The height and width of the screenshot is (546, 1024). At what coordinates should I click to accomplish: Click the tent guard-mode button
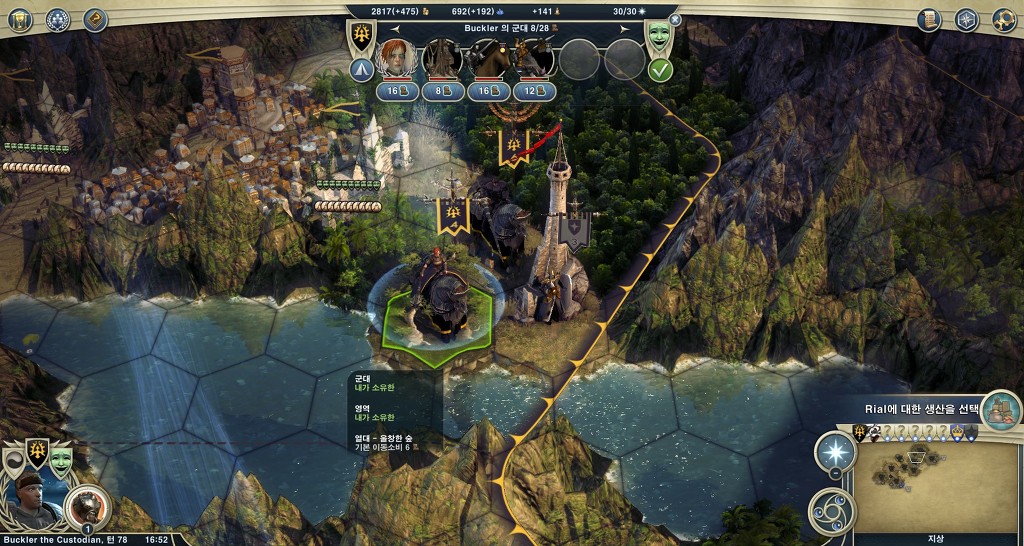click(x=361, y=70)
